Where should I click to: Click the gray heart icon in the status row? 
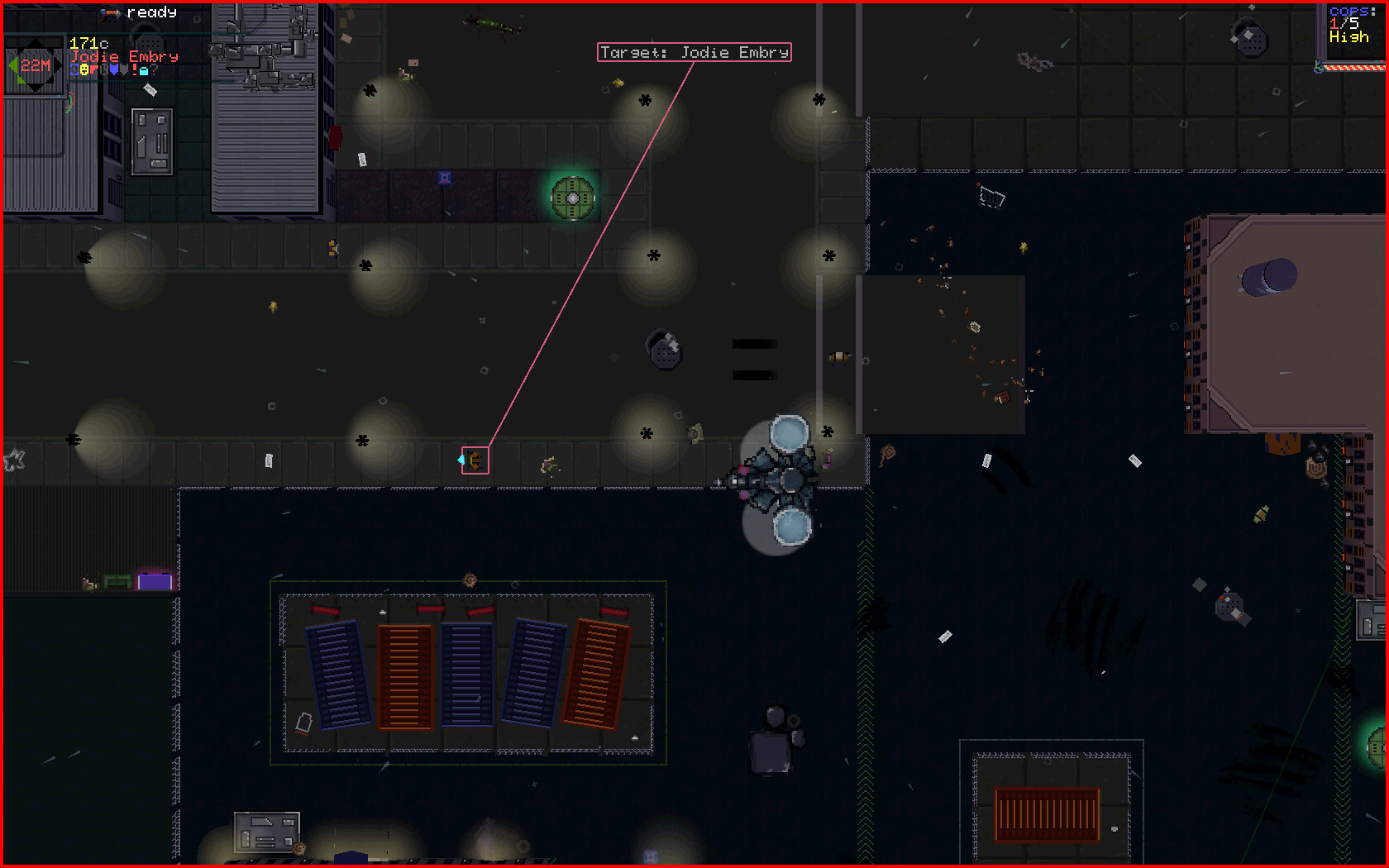tap(122, 71)
